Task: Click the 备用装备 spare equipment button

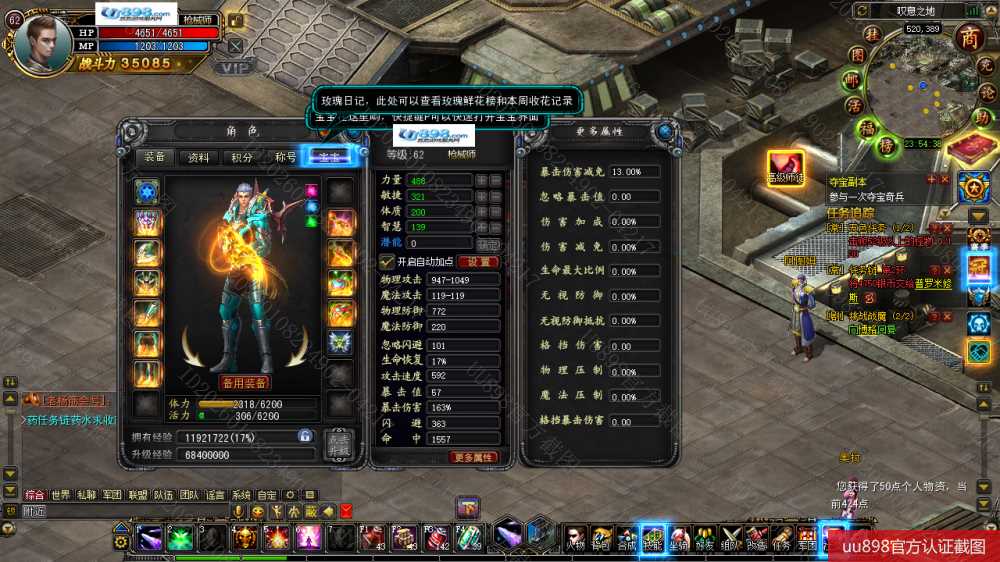Action: coord(244,382)
